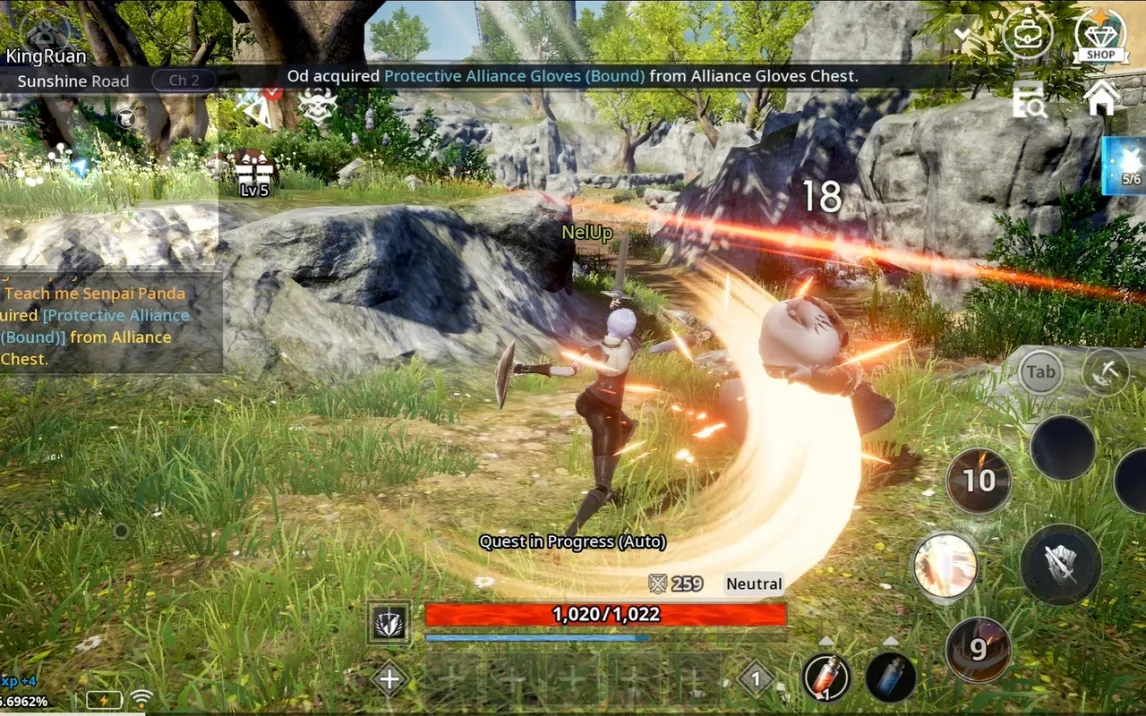This screenshot has width=1146, height=716.
Task: Select the skill on 10 cooldown
Action: point(978,481)
